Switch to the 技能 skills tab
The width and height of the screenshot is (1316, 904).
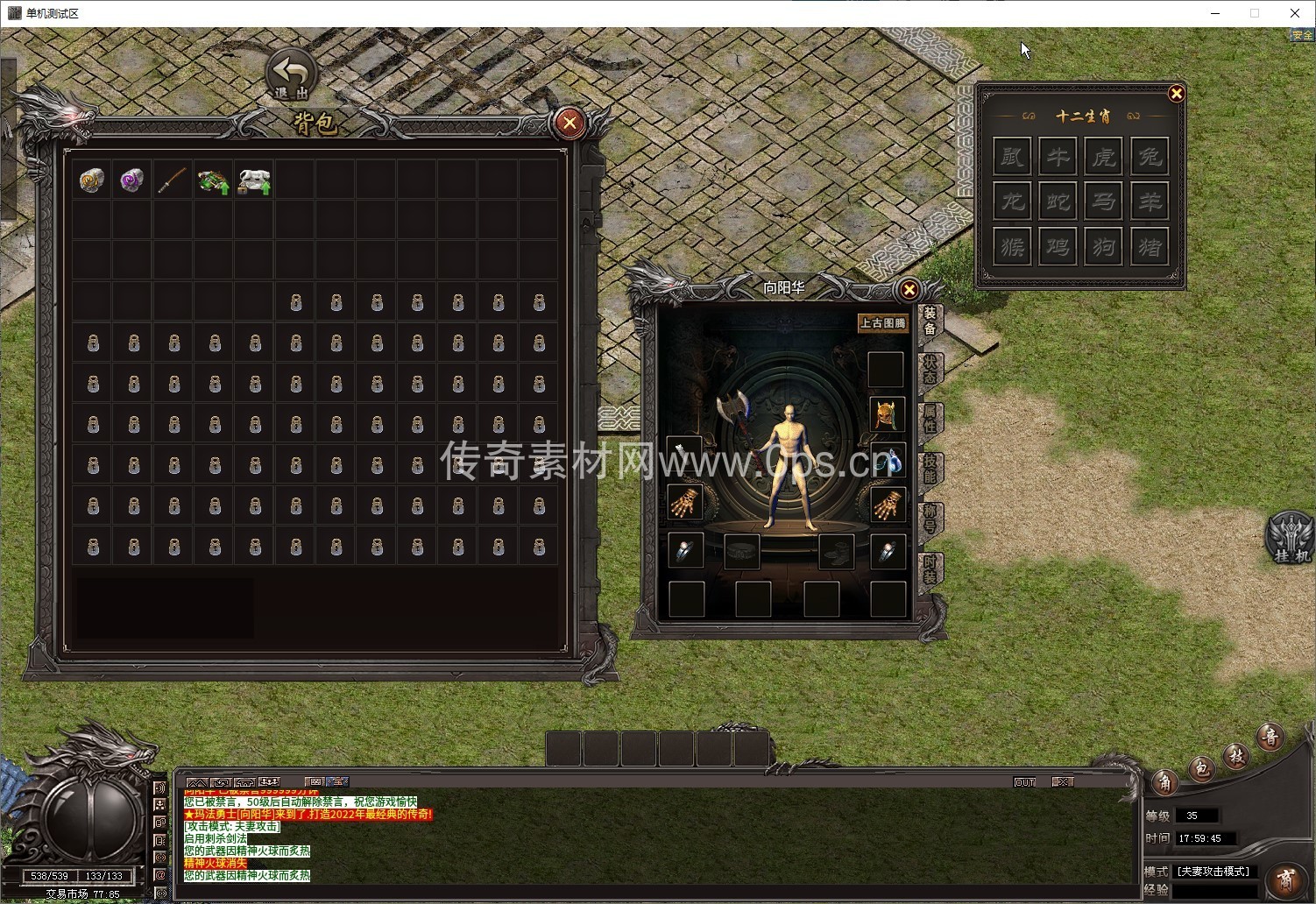(x=930, y=469)
